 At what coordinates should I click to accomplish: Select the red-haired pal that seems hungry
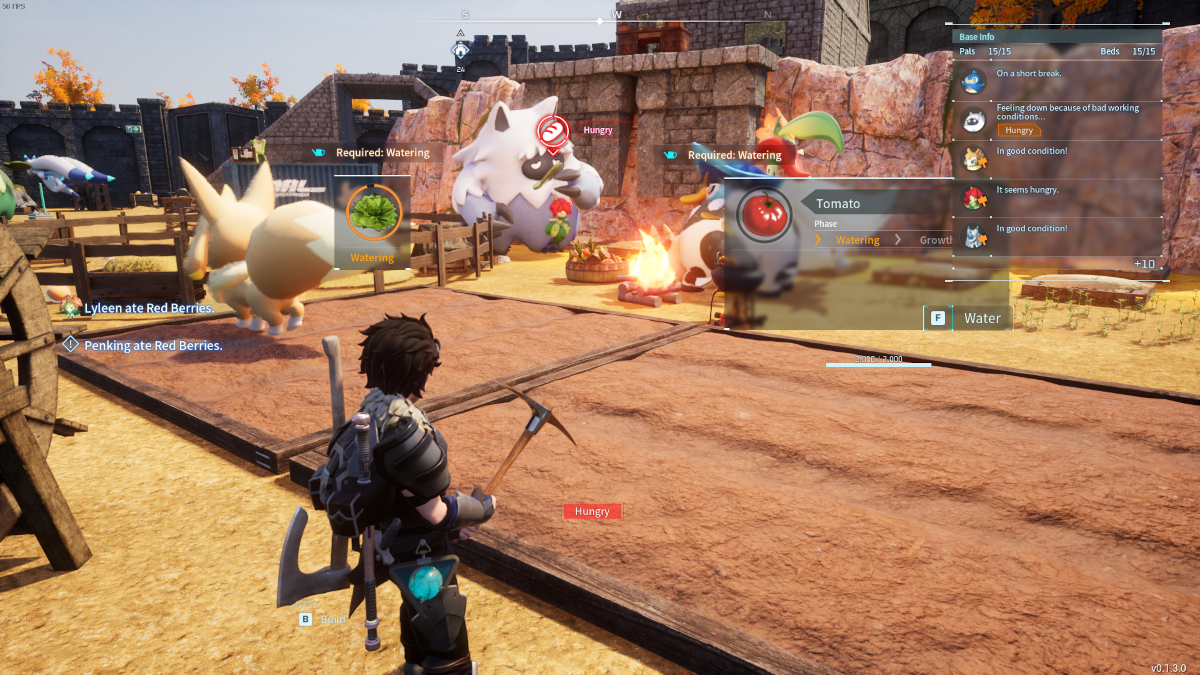pos(973,196)
